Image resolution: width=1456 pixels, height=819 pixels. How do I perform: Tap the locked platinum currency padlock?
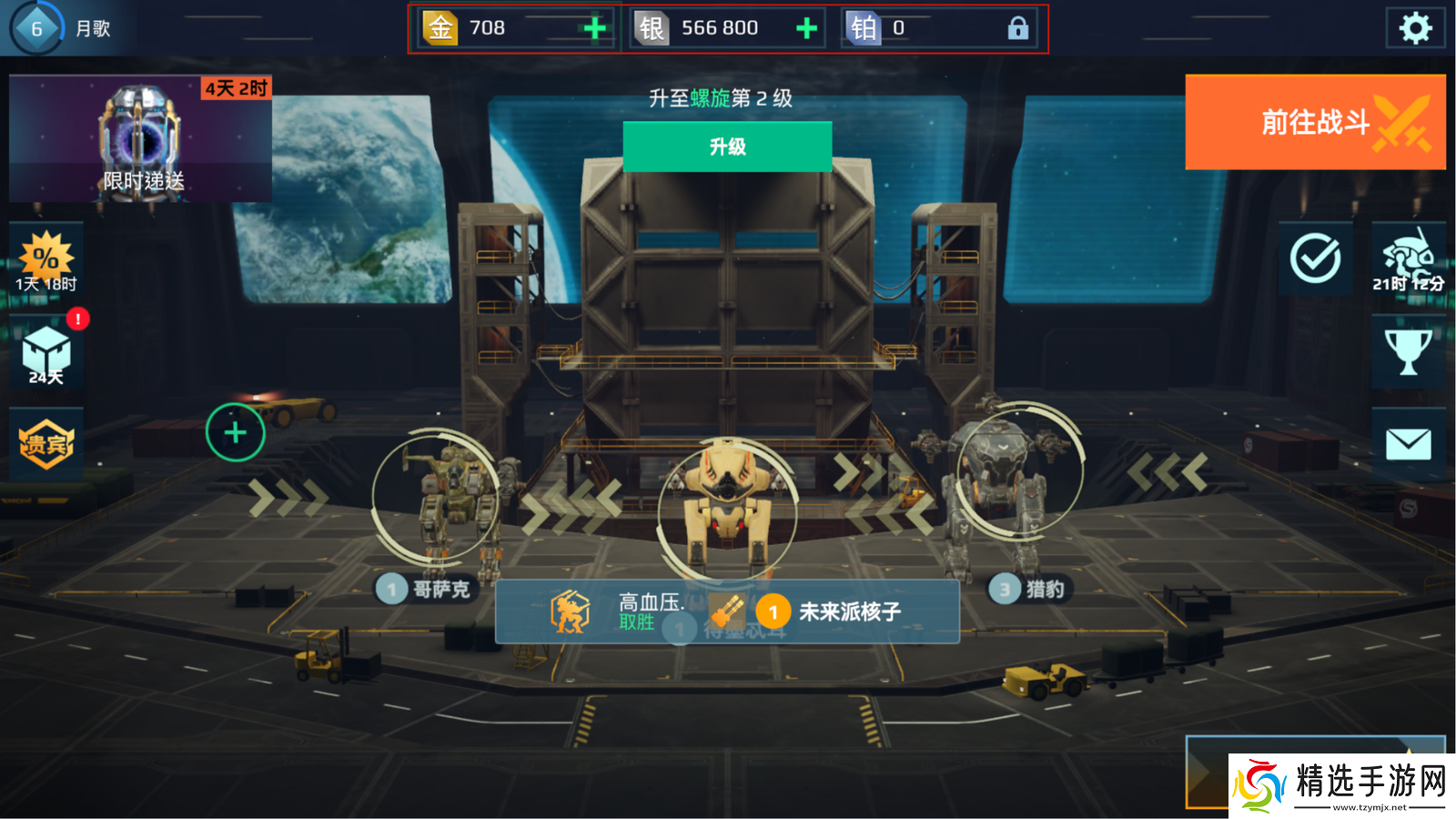coord(1017,28)
